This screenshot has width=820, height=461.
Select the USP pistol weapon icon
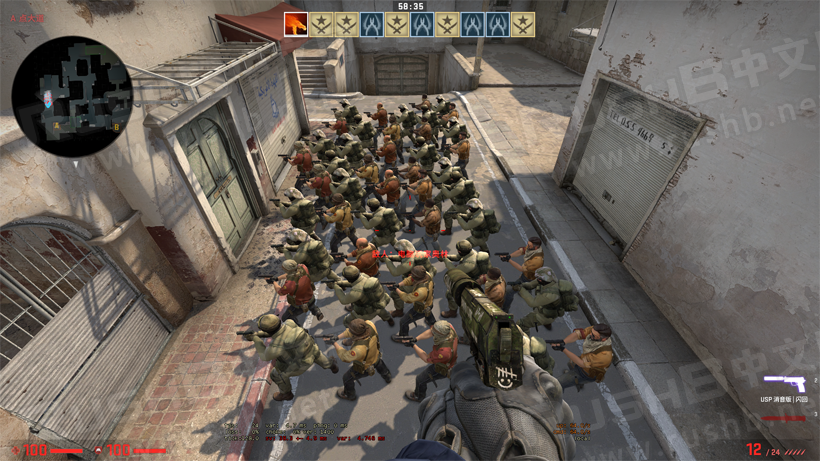click(x=784, y=383)
